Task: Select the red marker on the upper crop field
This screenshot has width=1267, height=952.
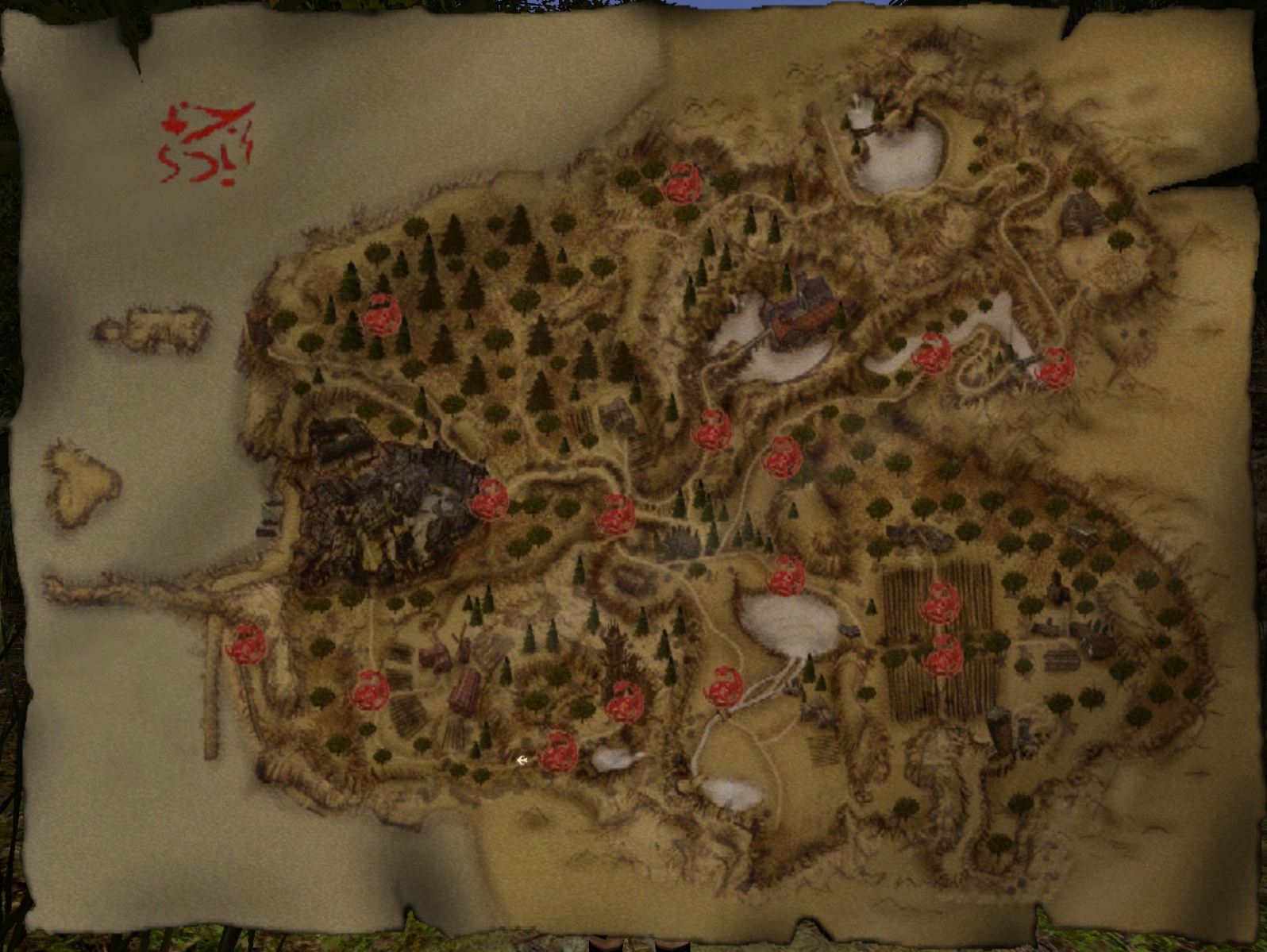Action: point(941,603)
